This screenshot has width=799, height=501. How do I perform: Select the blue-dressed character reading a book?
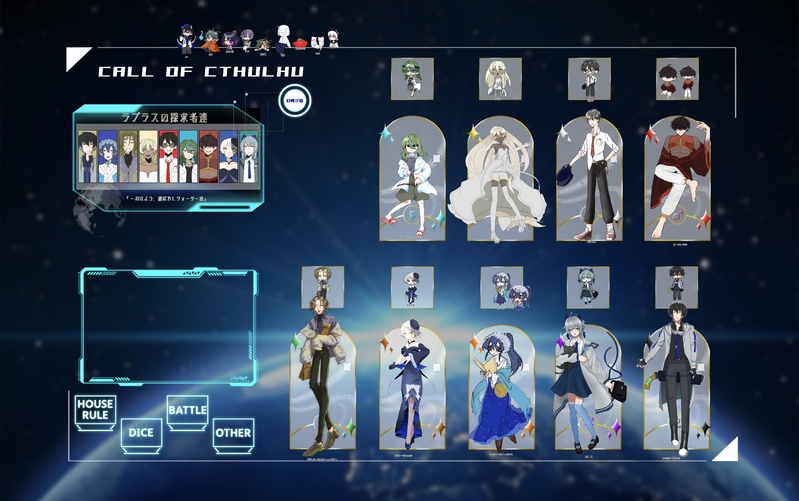[501, 385]
